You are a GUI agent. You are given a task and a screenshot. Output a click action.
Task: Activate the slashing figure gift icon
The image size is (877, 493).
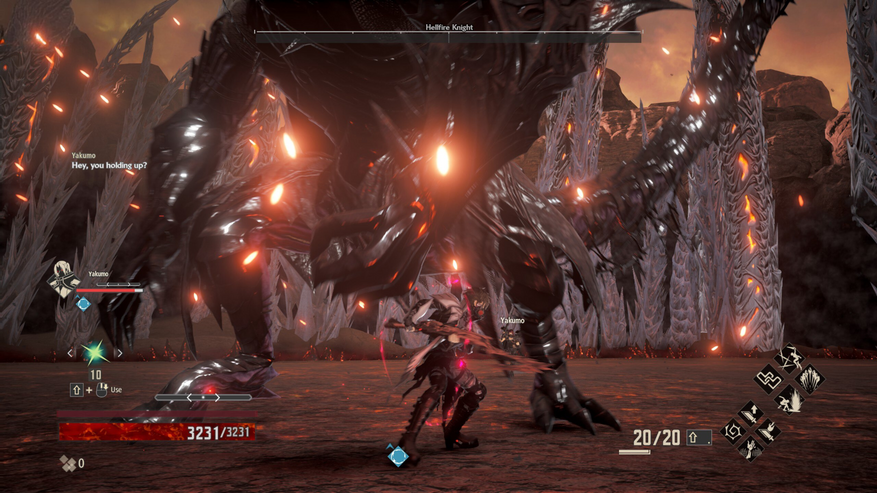coord(790,358)
